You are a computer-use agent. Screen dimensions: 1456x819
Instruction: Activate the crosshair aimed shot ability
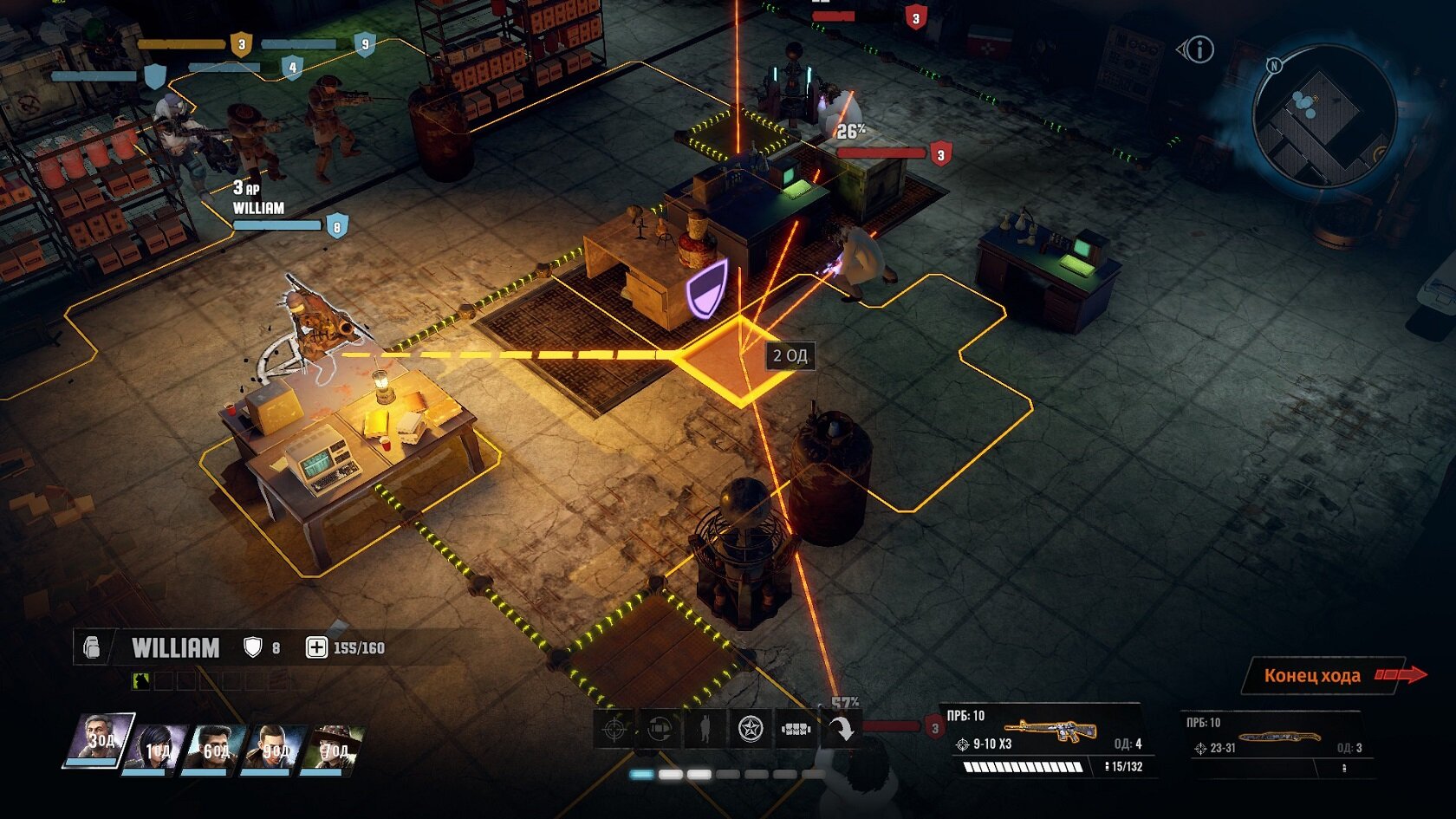(615, 729)
